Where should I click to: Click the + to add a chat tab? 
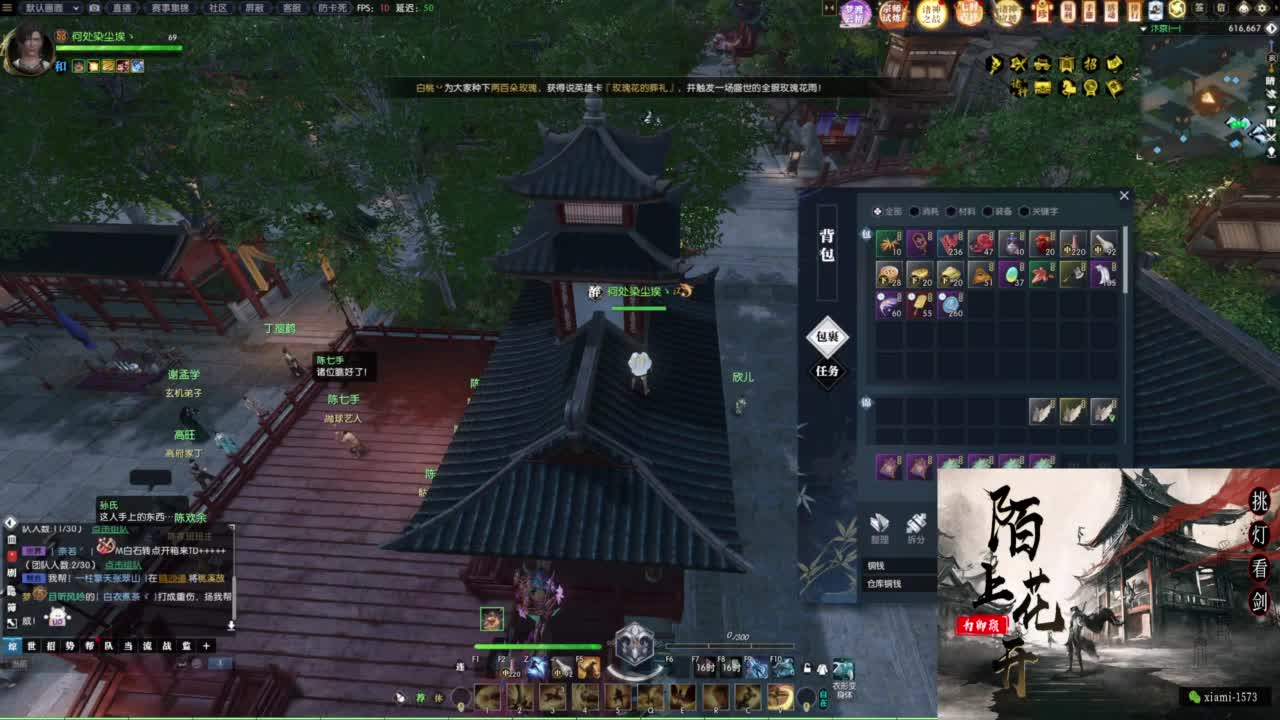click(206, 646)
